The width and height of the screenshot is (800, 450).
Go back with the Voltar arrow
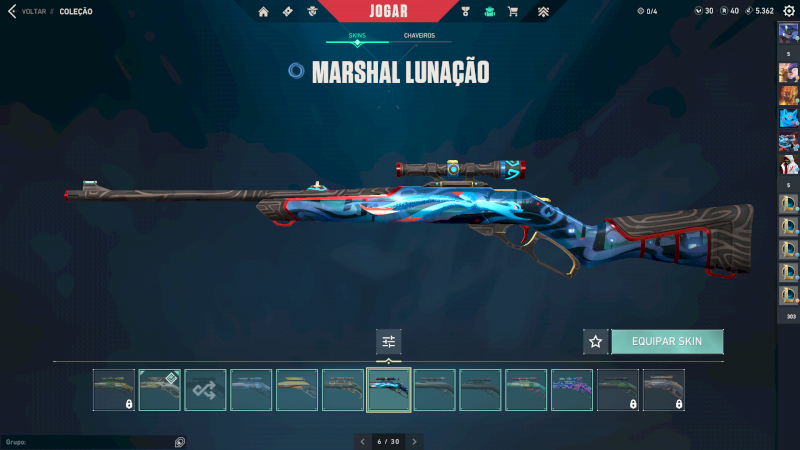coord(12,11)
